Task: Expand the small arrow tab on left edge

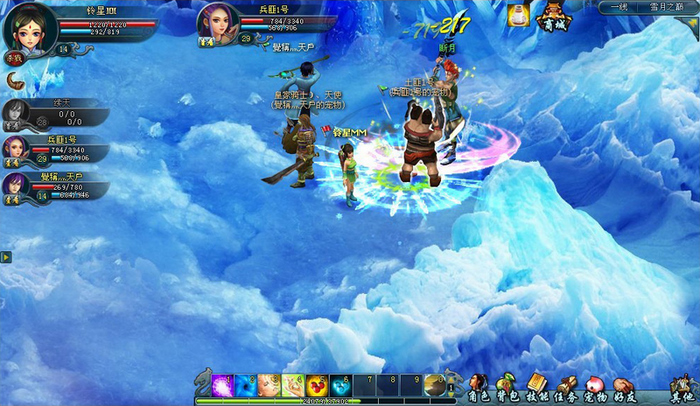Action: [x=6, y=257]
